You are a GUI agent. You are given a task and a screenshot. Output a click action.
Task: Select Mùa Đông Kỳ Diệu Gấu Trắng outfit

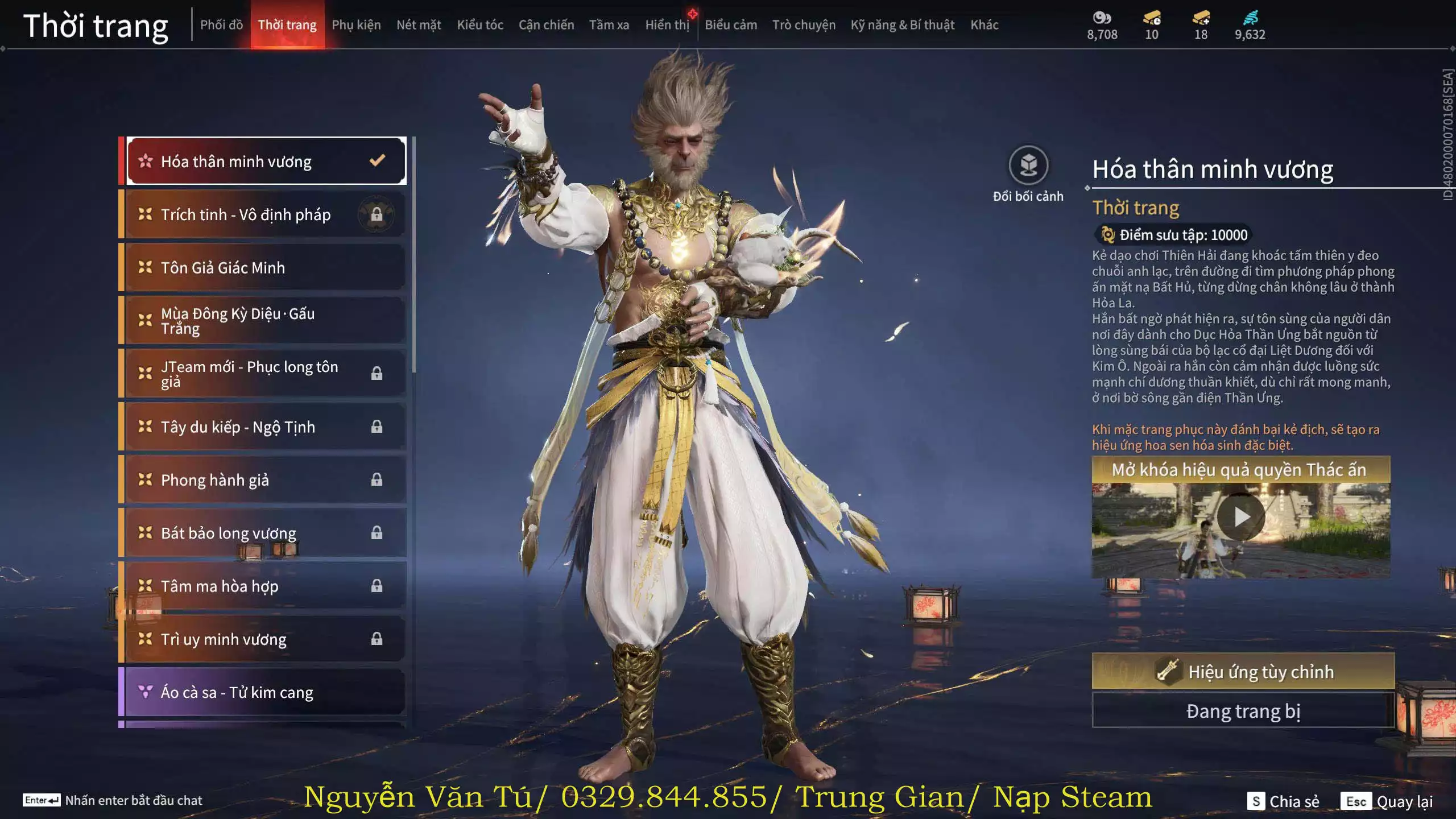click(x=265, y=321)
